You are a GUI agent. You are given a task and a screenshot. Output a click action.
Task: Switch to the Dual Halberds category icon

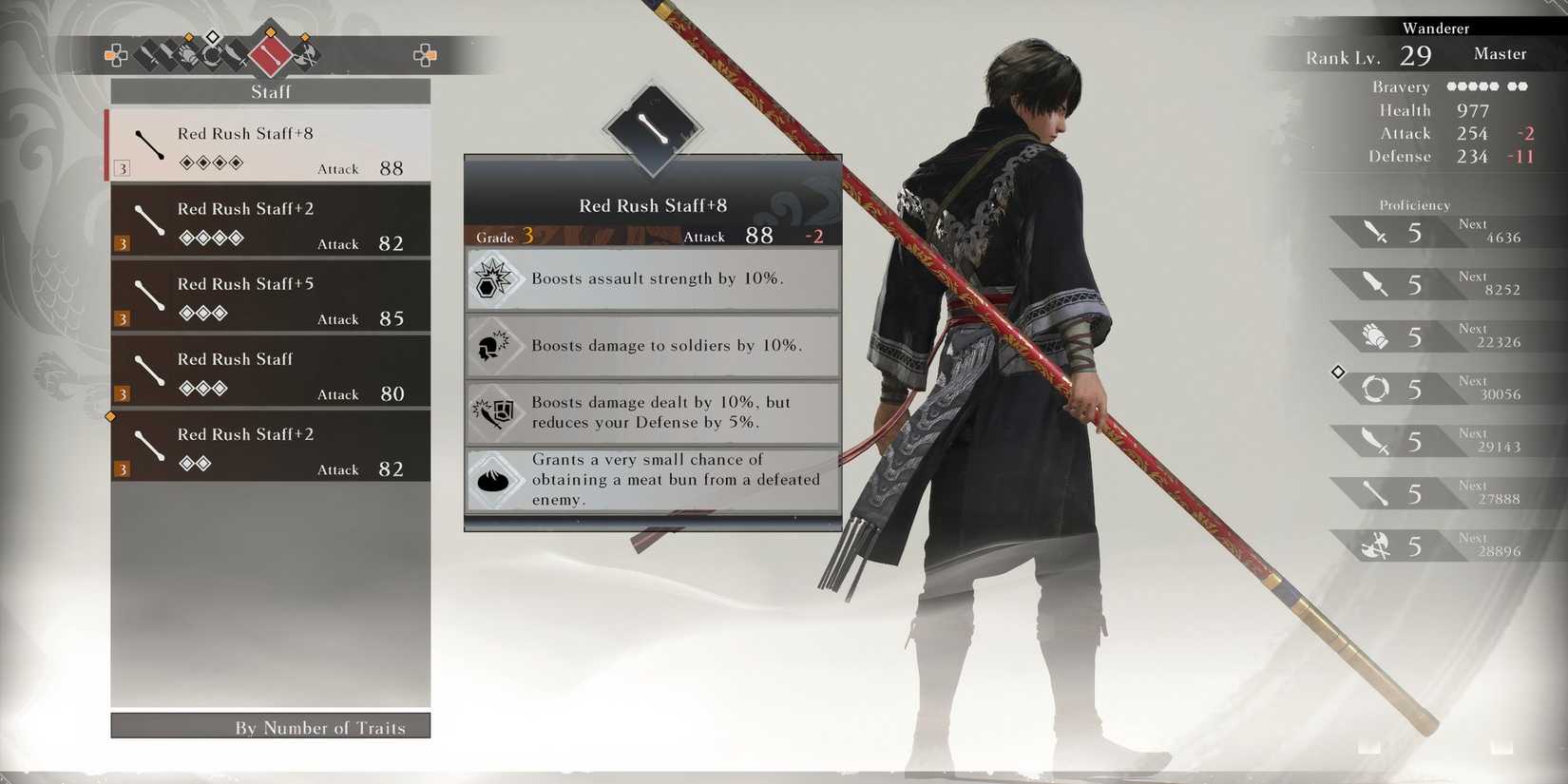(x=304, y=54)
